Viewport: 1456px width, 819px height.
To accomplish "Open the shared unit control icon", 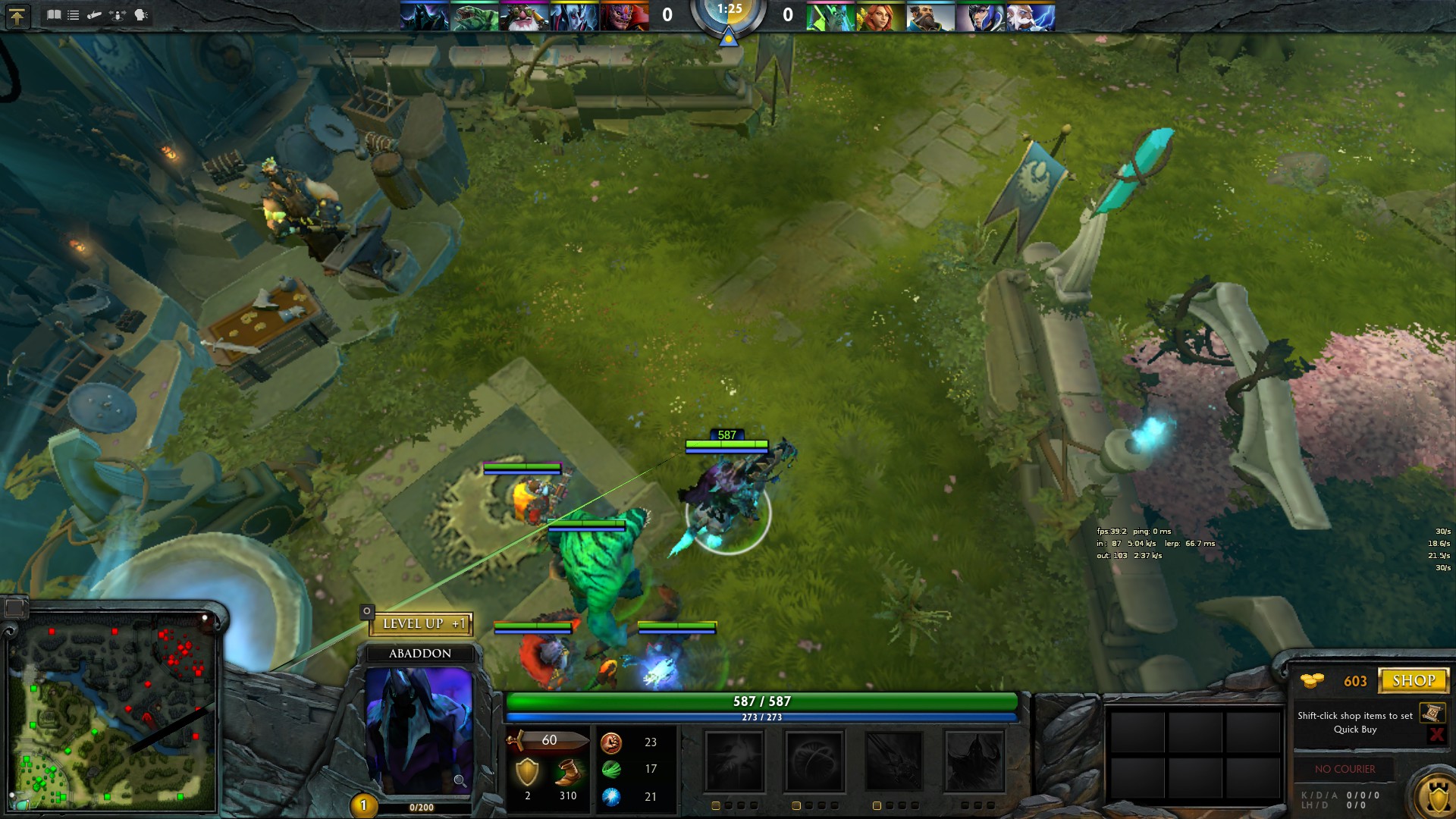I will pos(118,14).
